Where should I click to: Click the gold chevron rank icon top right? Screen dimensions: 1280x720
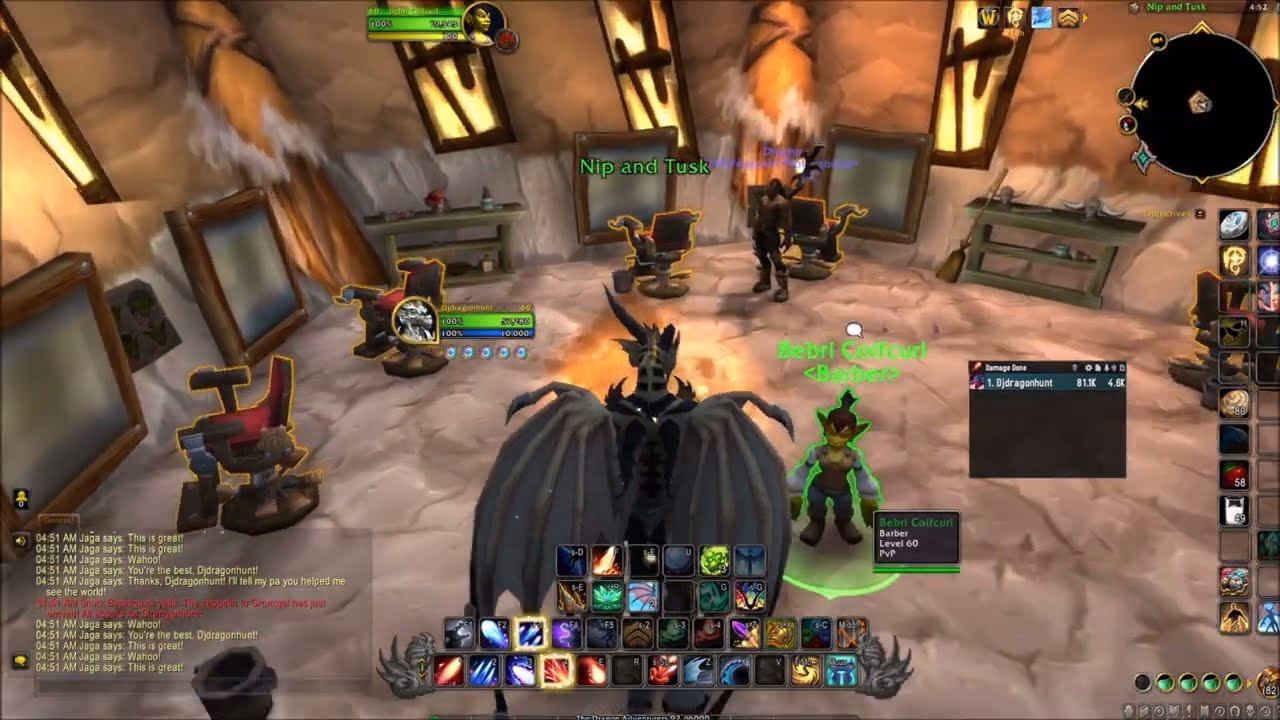(x=1070, y=17)
